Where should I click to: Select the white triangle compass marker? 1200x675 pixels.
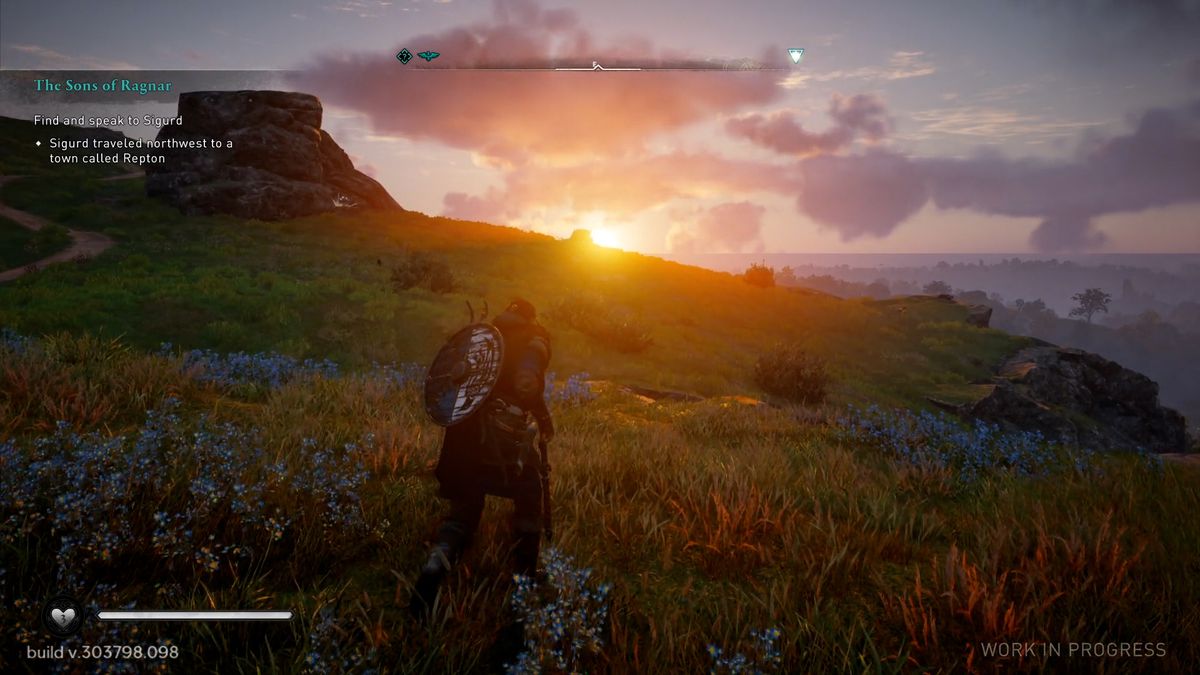[795, 56]
